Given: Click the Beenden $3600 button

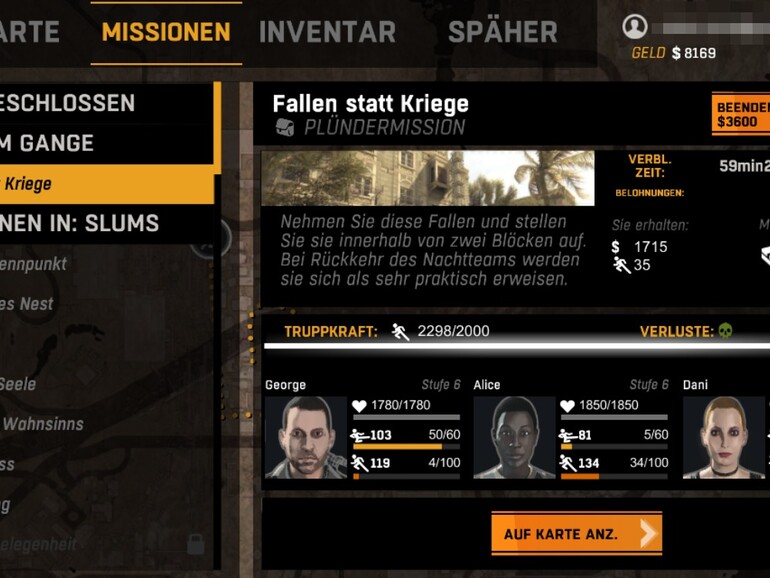Looking at the screenshot, I should click(x=742, y=114).
